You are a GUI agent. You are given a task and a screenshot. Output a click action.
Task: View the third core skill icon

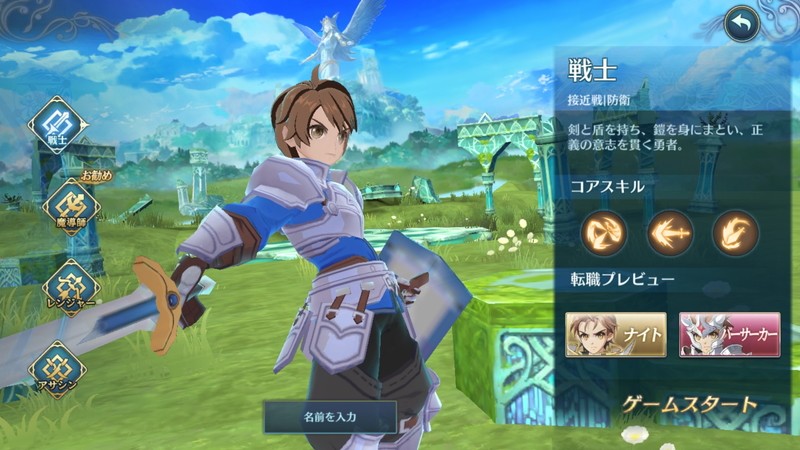pyautogui.click(x=734, y=233)
